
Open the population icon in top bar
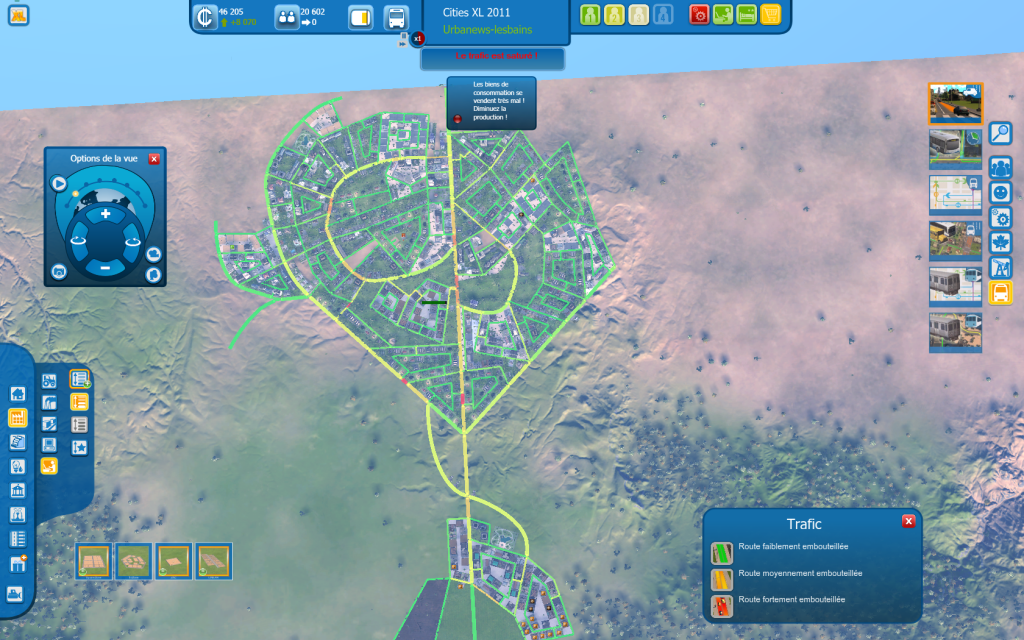pos(287,17)
